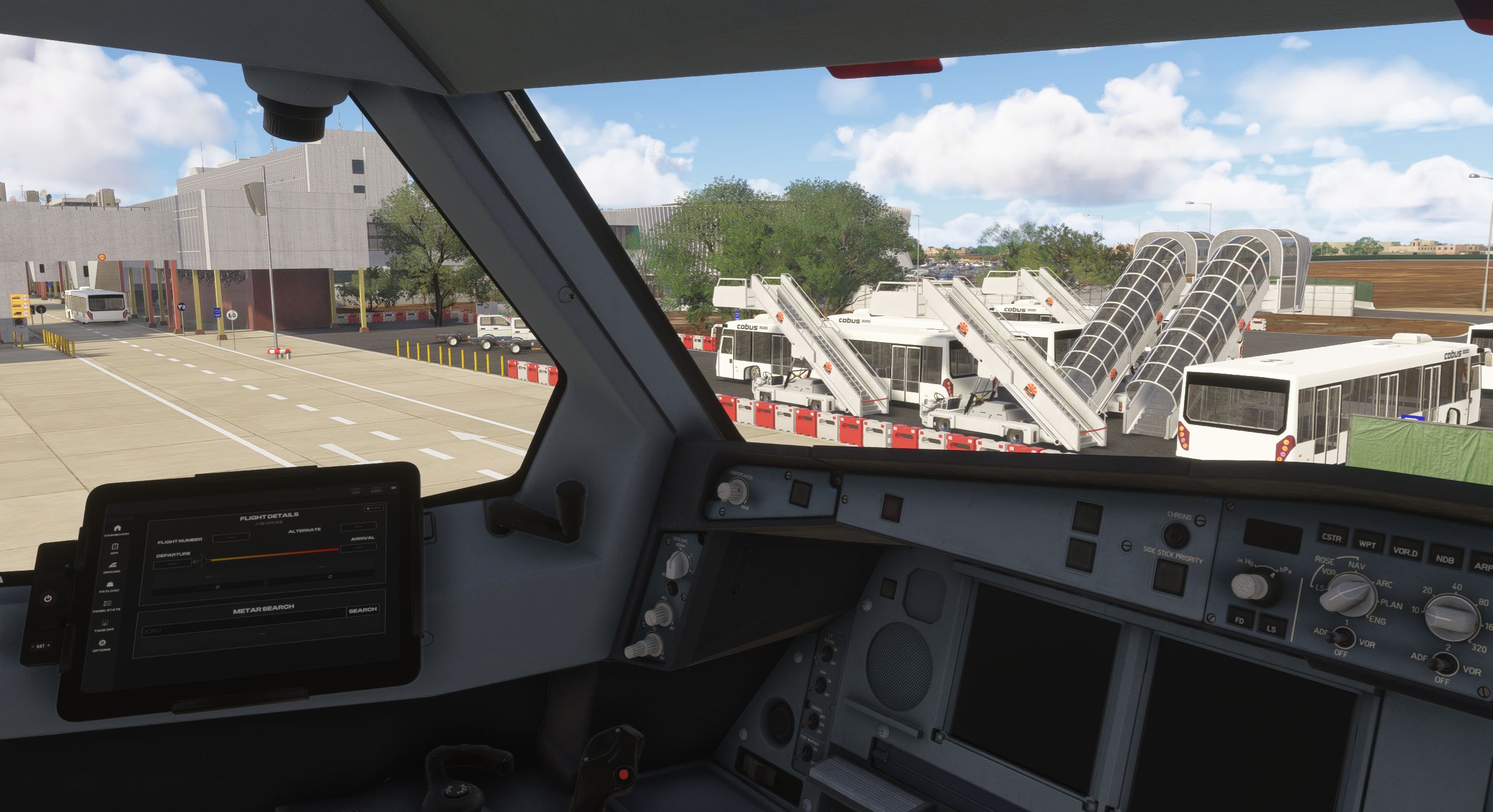The height and width of the screenshot is (812, 1493).
Task: Select the Flight Number field
Action: (231, 538)
